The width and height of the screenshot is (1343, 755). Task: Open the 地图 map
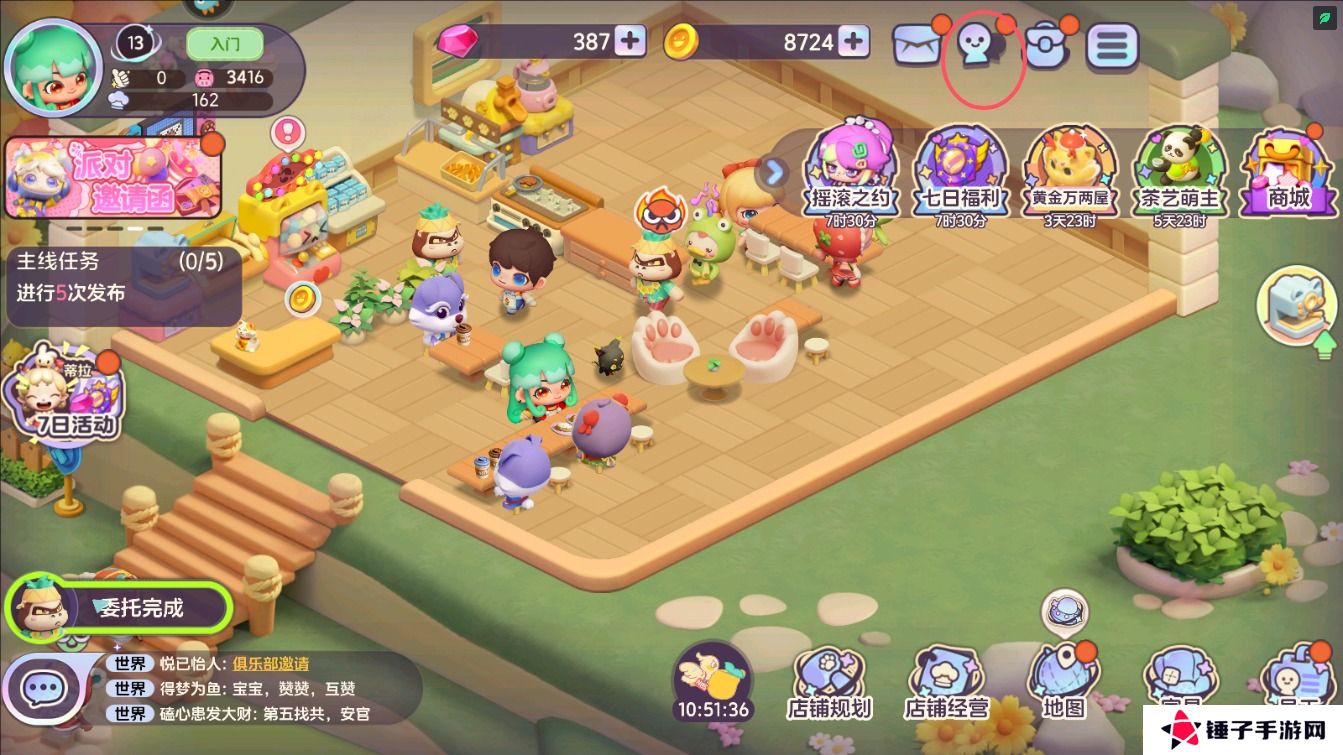pos(1064,684)
